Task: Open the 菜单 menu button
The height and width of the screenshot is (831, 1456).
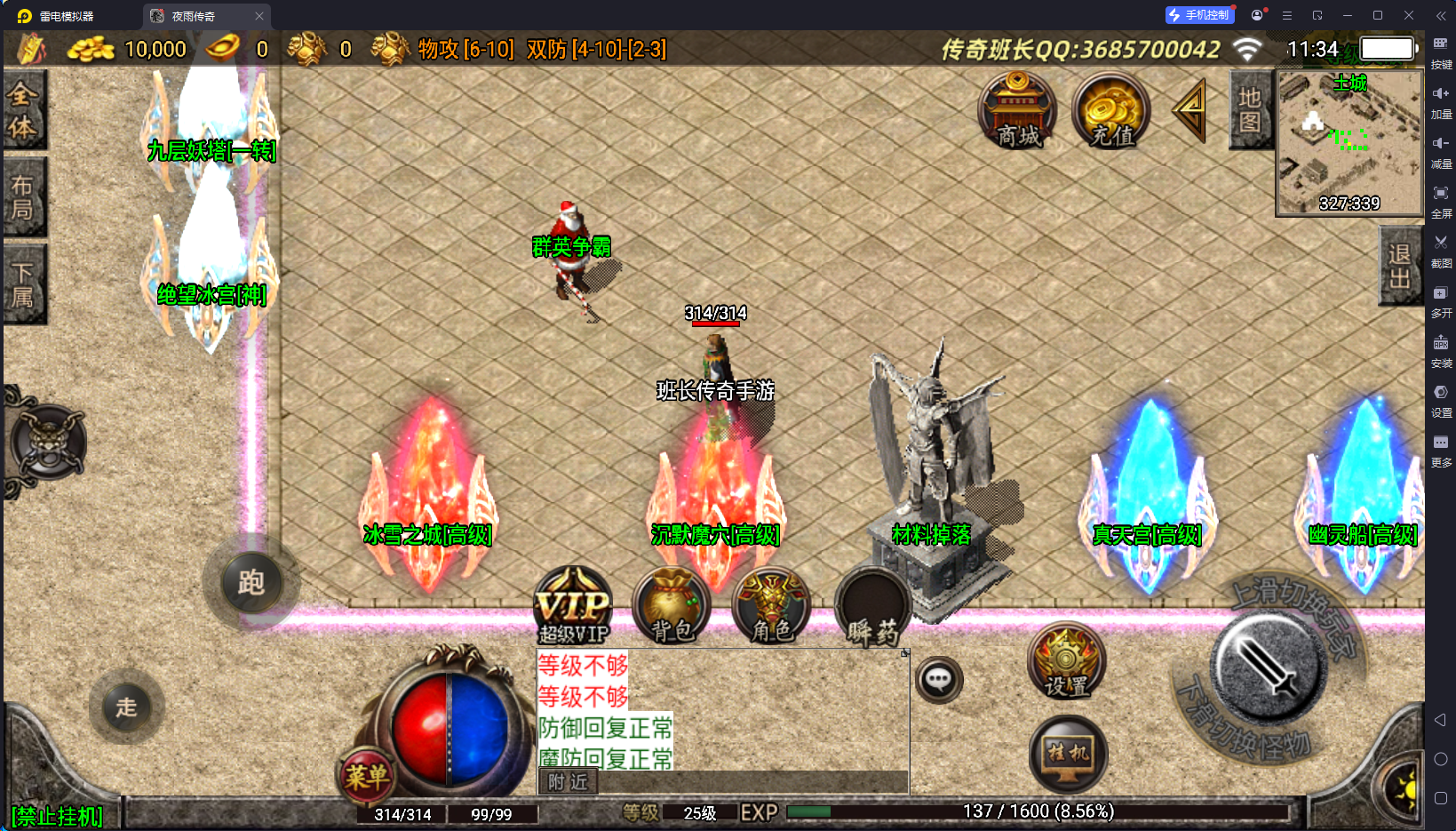Action: (x=367, y=777)
